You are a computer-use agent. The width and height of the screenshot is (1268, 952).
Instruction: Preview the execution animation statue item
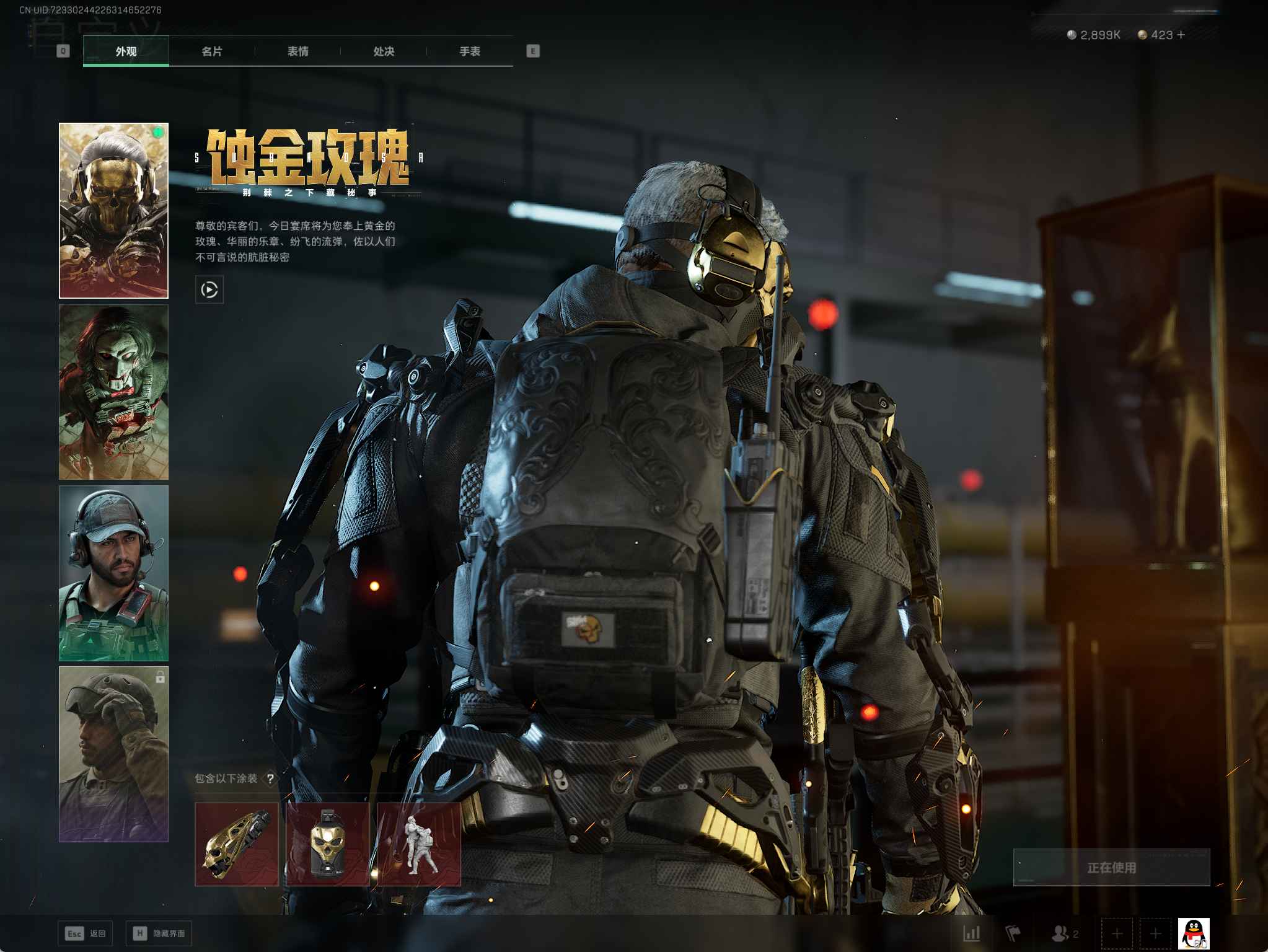419,844
